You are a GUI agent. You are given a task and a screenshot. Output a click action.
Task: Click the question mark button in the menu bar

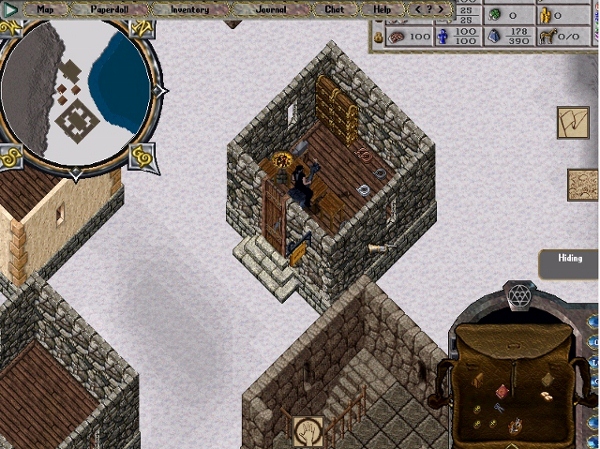pos(430,9)
